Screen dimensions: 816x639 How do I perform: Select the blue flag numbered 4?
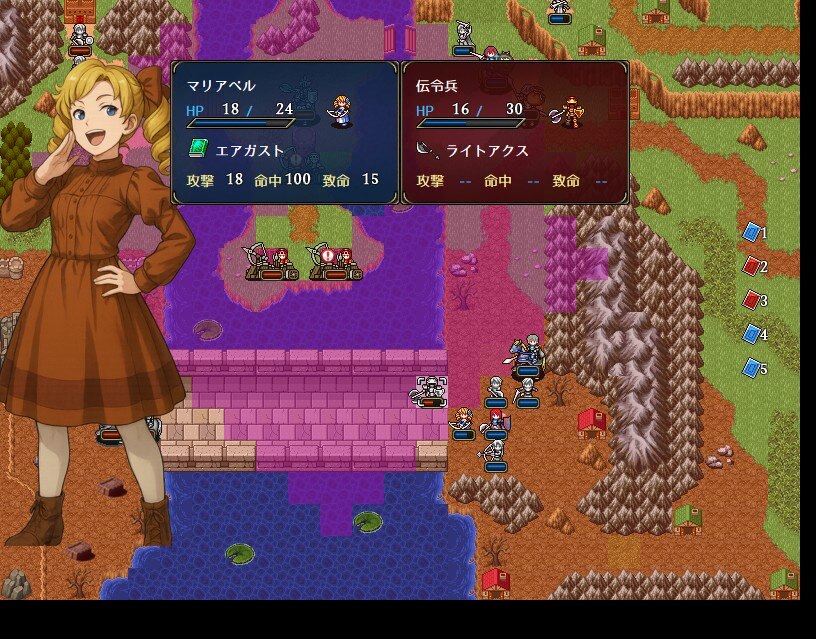click(x=752, y=334)
